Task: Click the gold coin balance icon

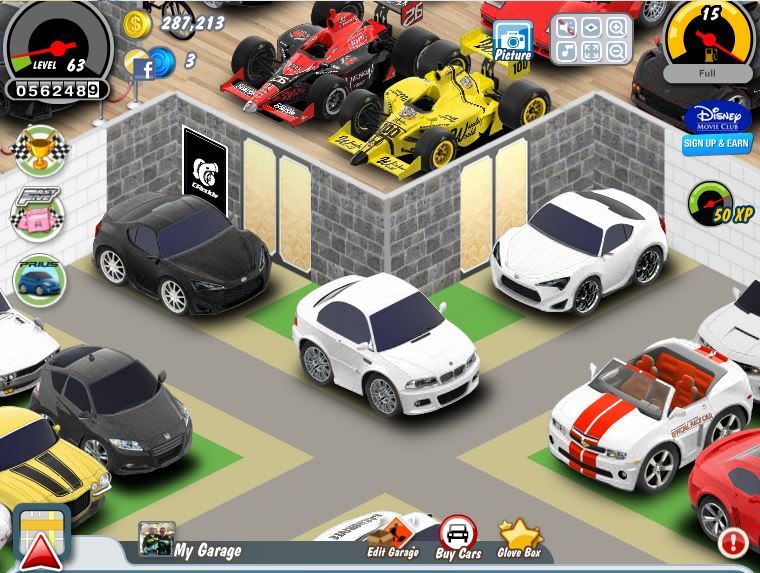Action: click(x=137, y=23)
